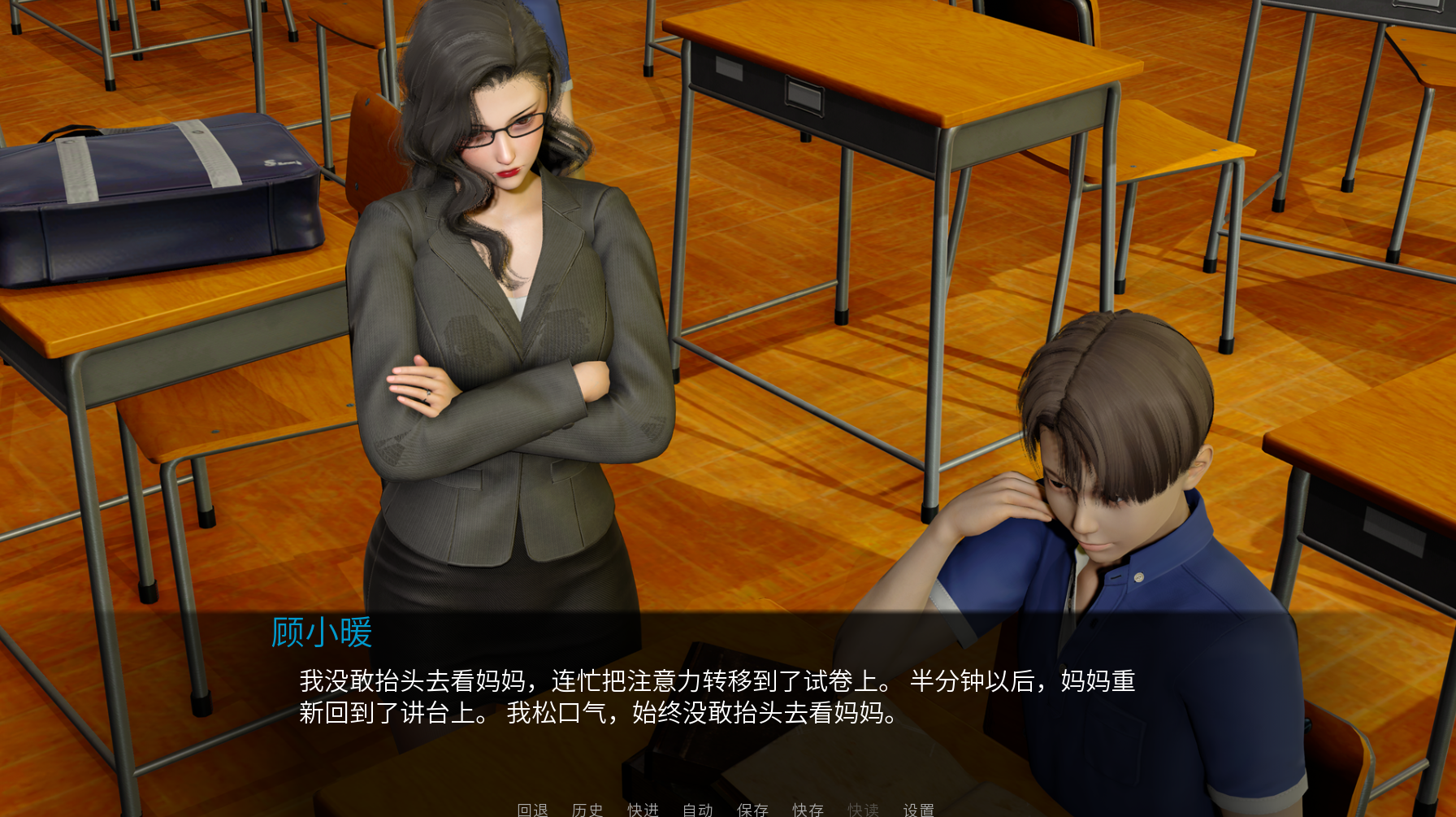The image size is (1456, 817).
Task: Click the 回退 (rollback) quick menu button
Action: click(532, 810)
